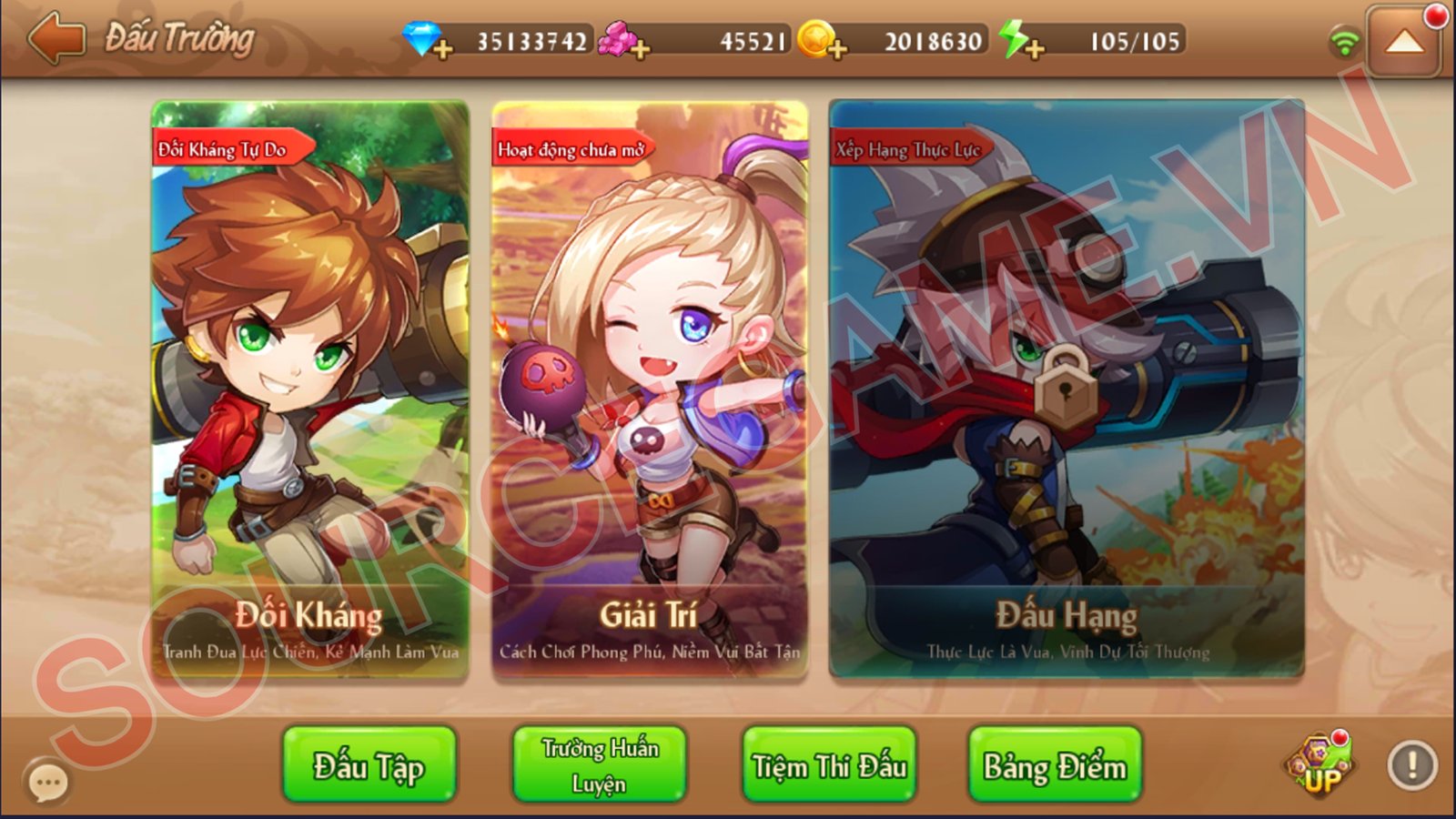
Task: Select the Đối Kháng mode card
Action: [309, 389]
